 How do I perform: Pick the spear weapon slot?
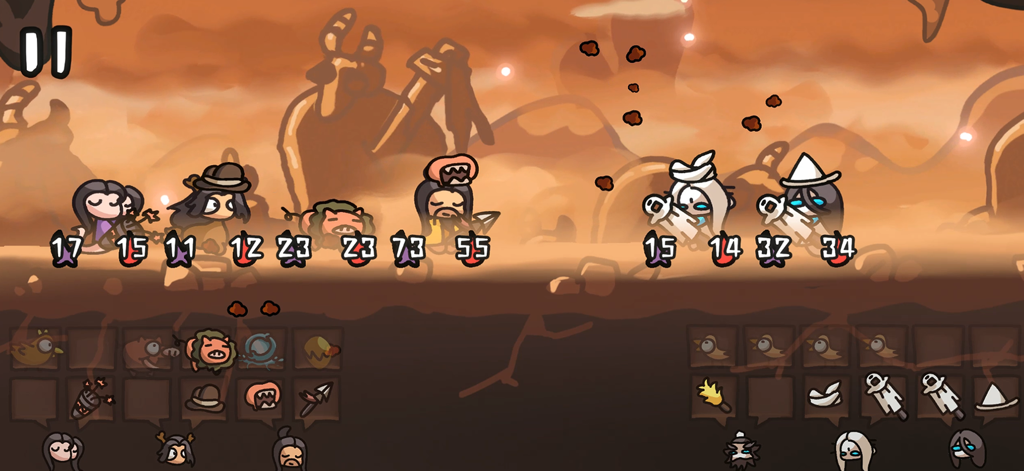point(318,397)
